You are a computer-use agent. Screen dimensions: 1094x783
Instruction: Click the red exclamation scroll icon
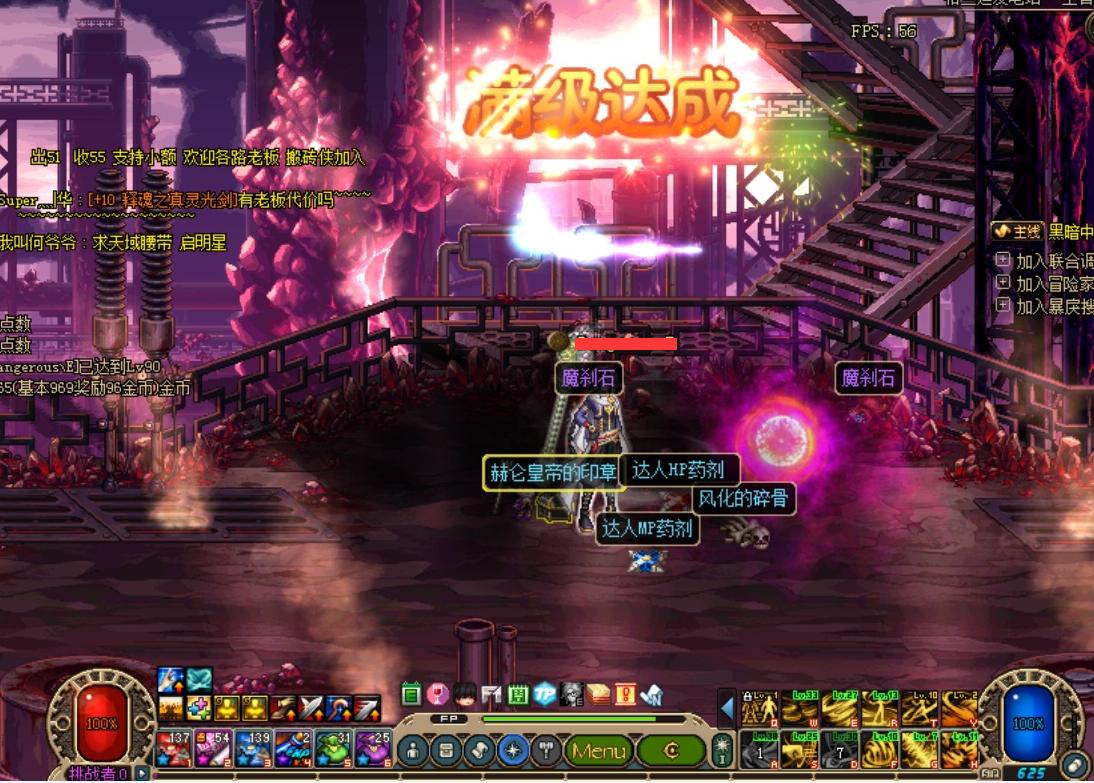click(625, 693)
